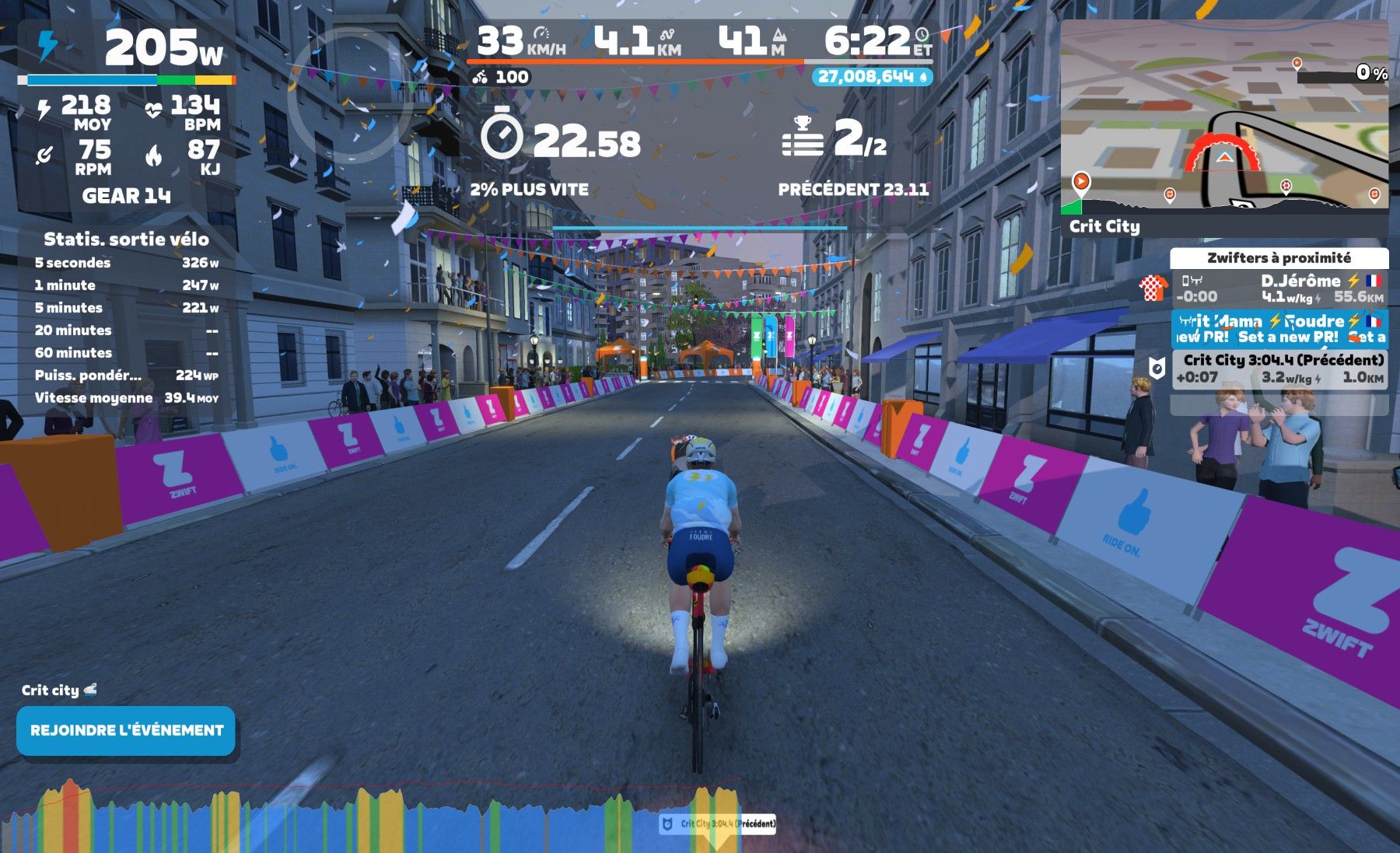This screenshot has width=1400, height=853.
Task: Select the Crit City 3:04.4 Précédent rider row
Action: (1279, 369)
